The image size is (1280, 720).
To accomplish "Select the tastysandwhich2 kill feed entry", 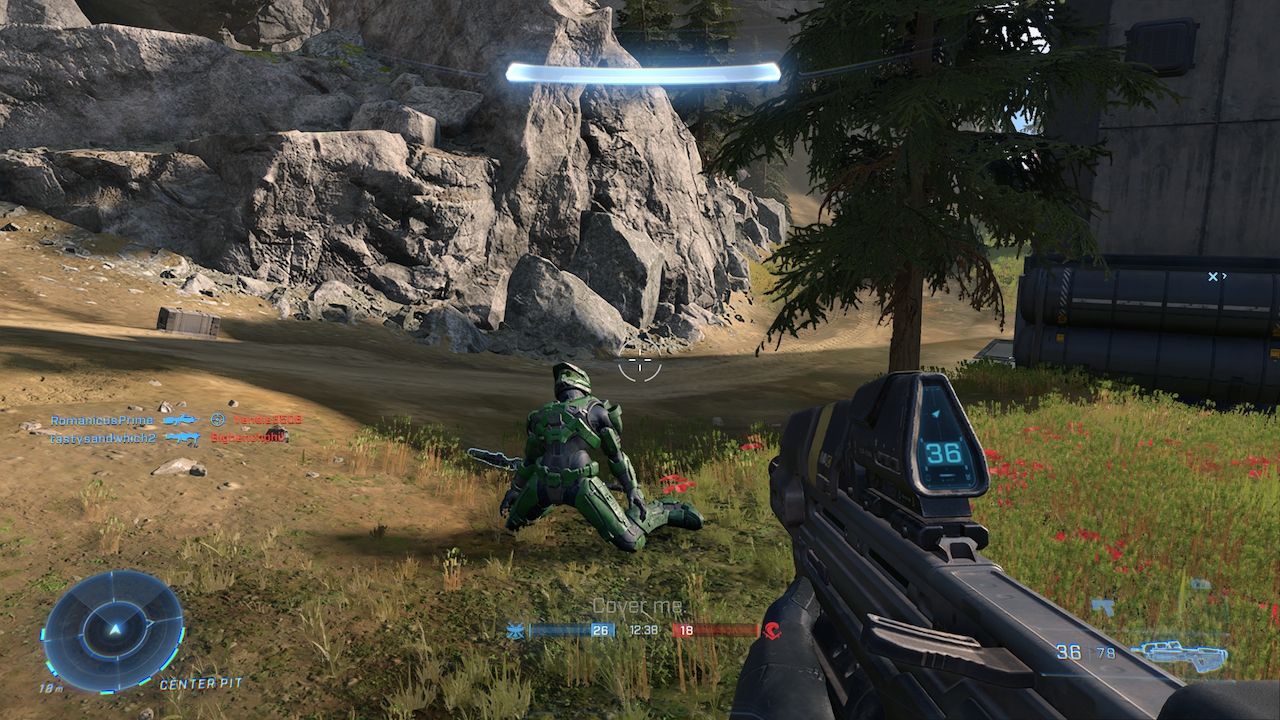I will (x=104, y=438).
